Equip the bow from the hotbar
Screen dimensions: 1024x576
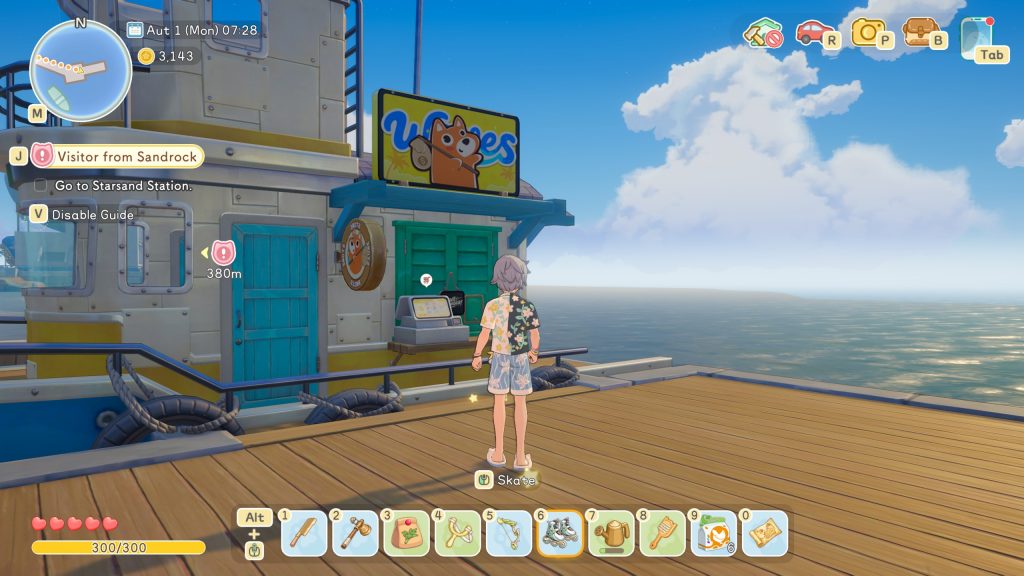(508, 534)
